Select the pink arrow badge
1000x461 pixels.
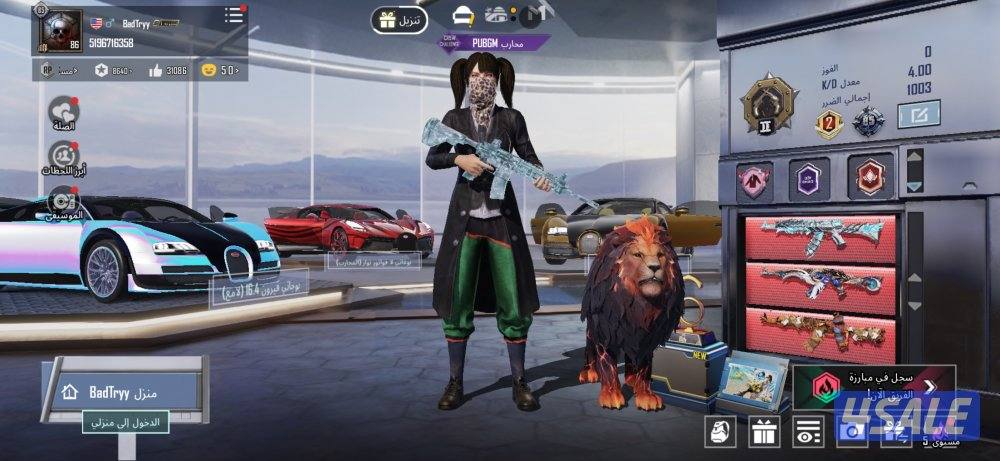(x=755, y=180)
